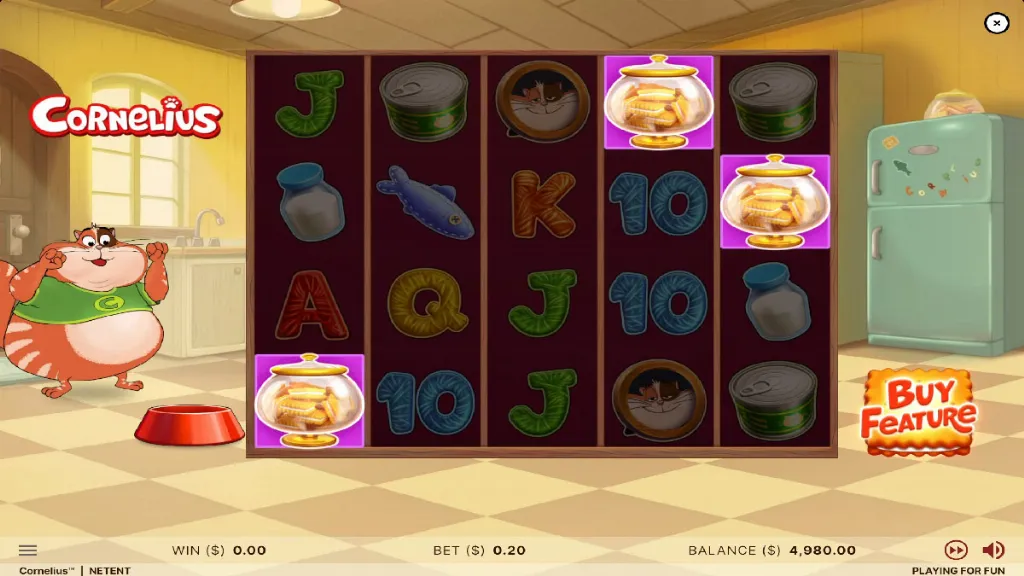Open the hamburger menu
The image size is (1024, 576).
pyautogui.click(x=28, y=550)
